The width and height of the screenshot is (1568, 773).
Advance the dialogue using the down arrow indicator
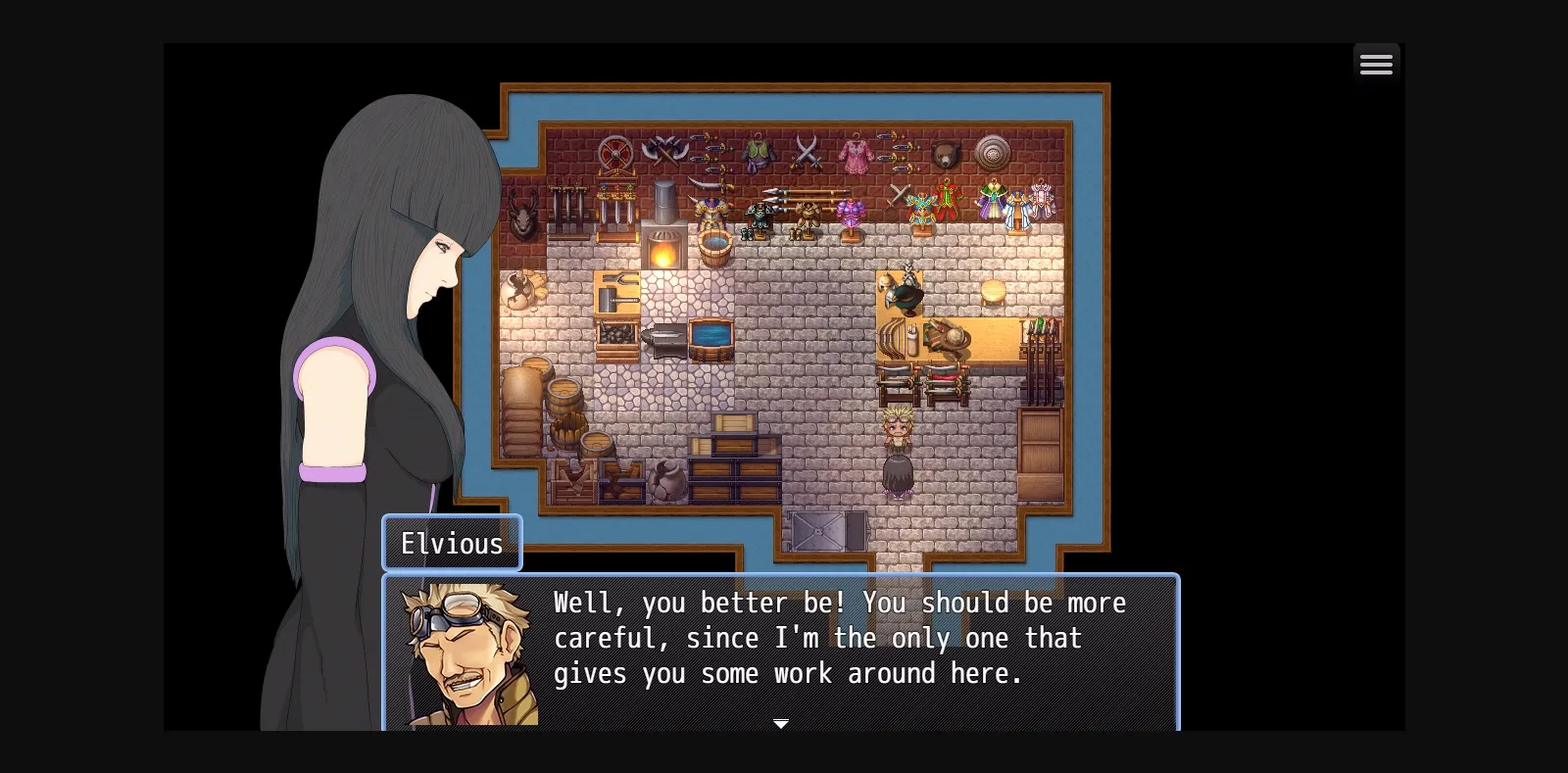781,724
